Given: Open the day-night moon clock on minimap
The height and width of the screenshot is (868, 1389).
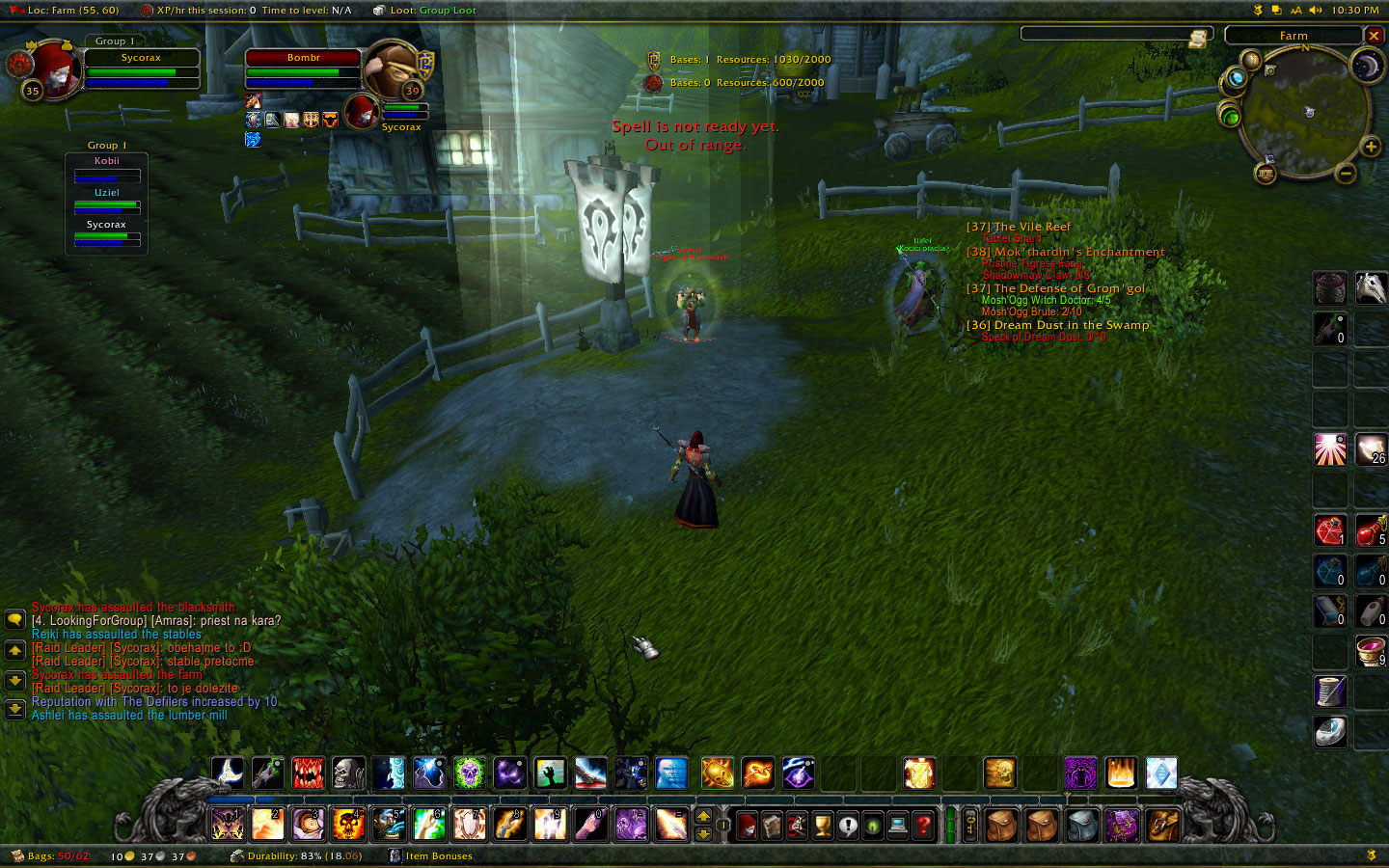Looking at the screenshot, I should pos(1367,66).
